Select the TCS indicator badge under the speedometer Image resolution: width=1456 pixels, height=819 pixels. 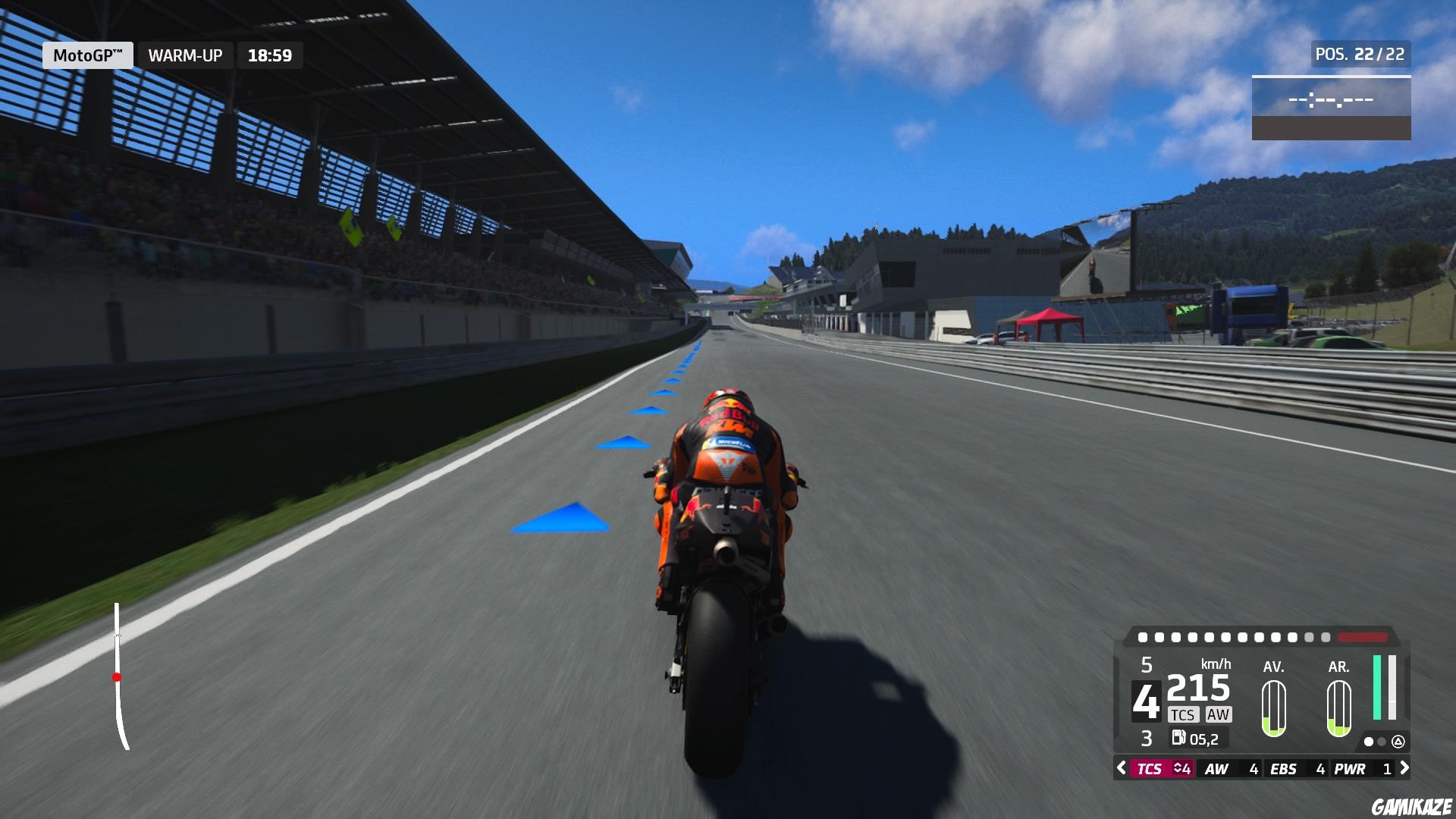click(x=1184, y=714)
